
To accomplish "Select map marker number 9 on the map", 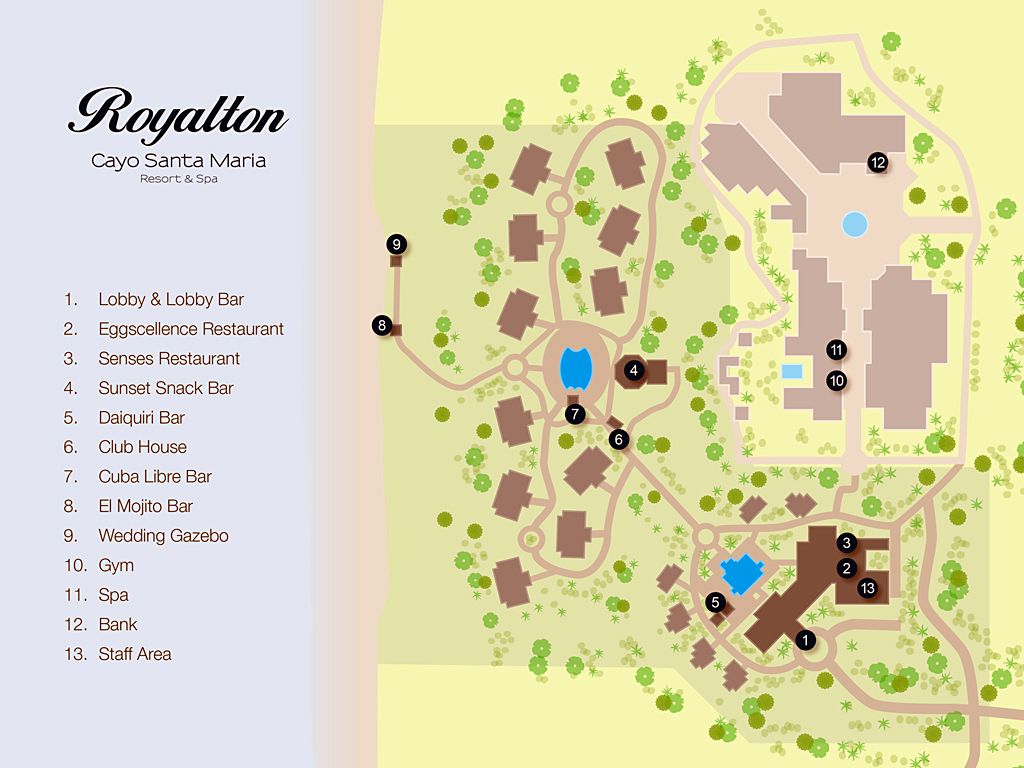I will [x=396, y=244].
